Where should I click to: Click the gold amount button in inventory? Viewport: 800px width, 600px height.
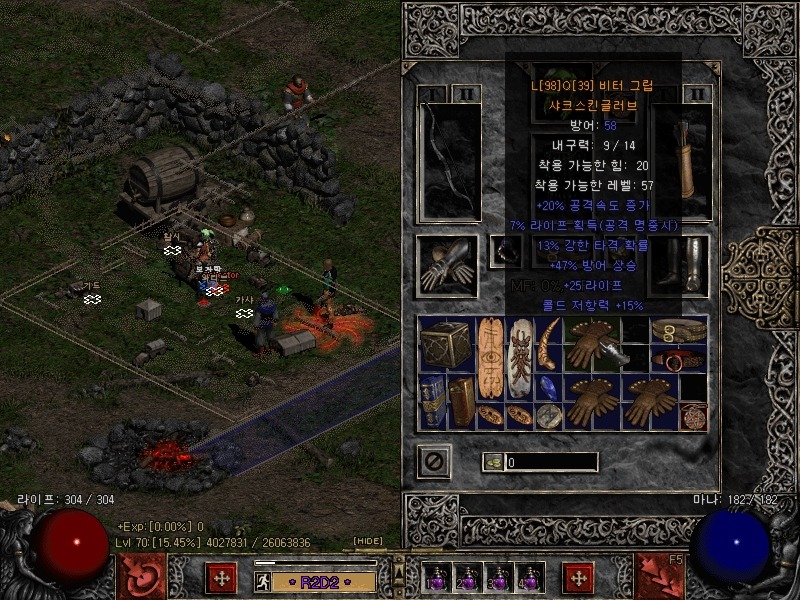(492, 462)
